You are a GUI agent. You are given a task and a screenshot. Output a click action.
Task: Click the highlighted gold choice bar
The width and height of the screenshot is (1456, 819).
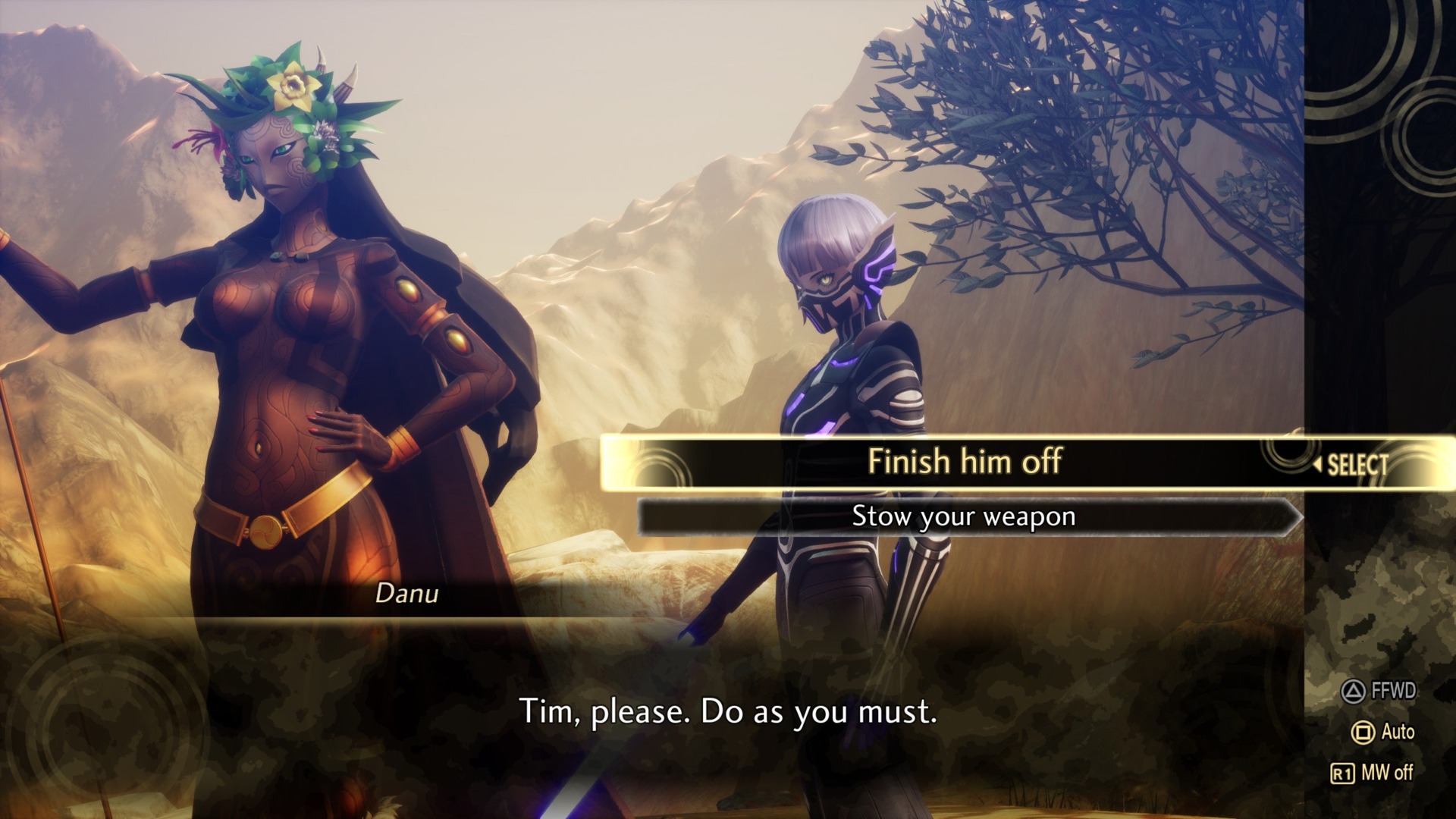[x=967, y=463]
